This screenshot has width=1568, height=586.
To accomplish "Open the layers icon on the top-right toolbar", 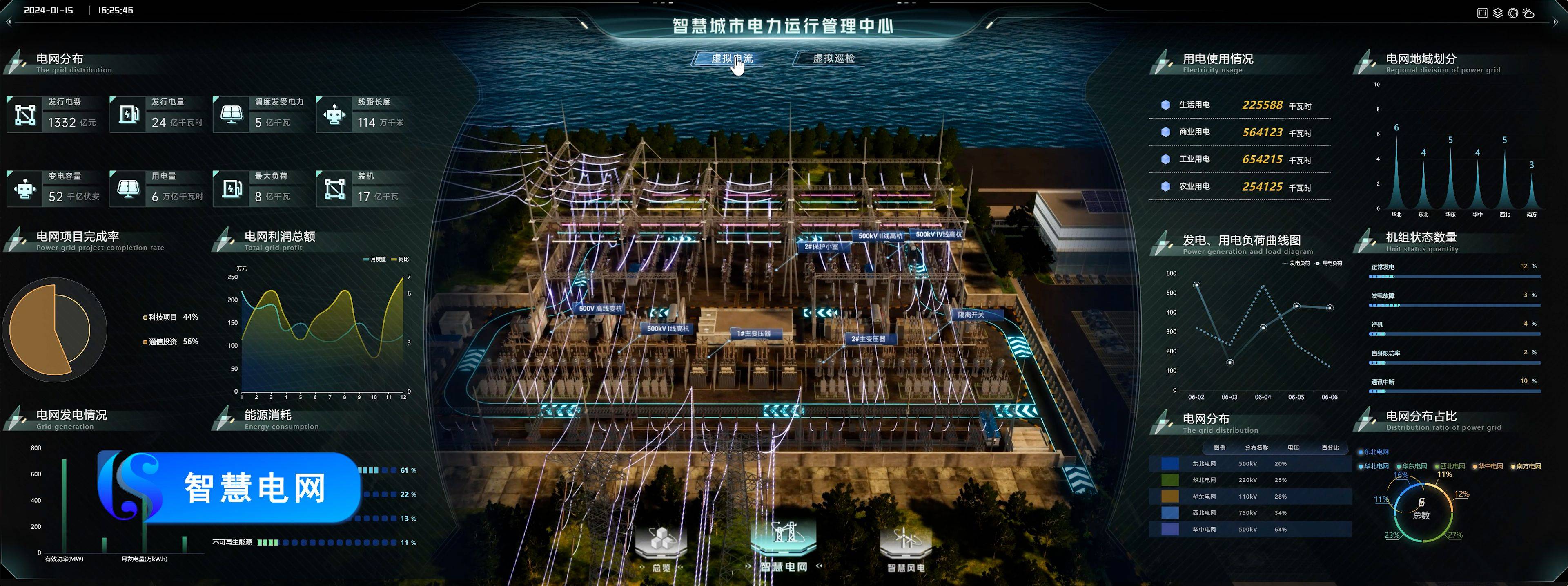I will 1498,12.
